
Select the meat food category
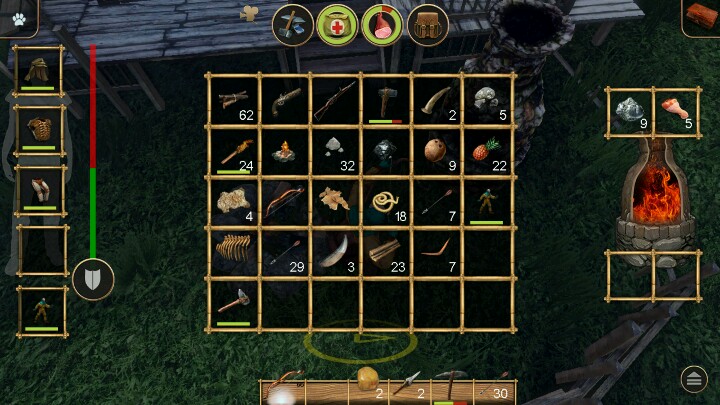[x=382, y=24]
